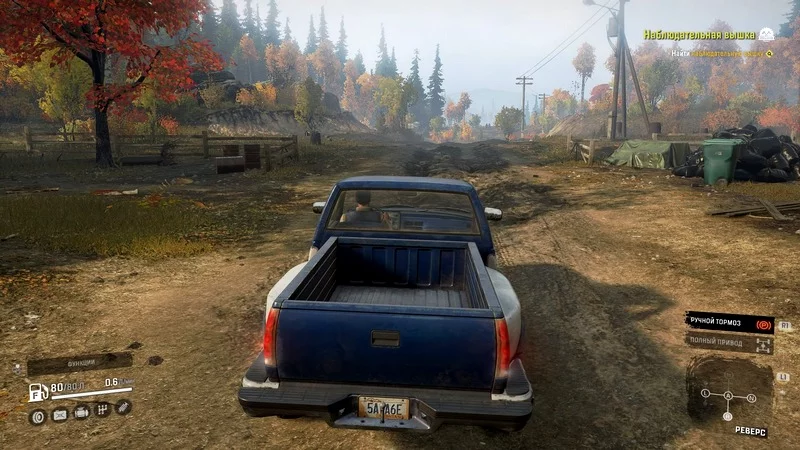Select the highlighted R reverse gear node

[728, 416]
